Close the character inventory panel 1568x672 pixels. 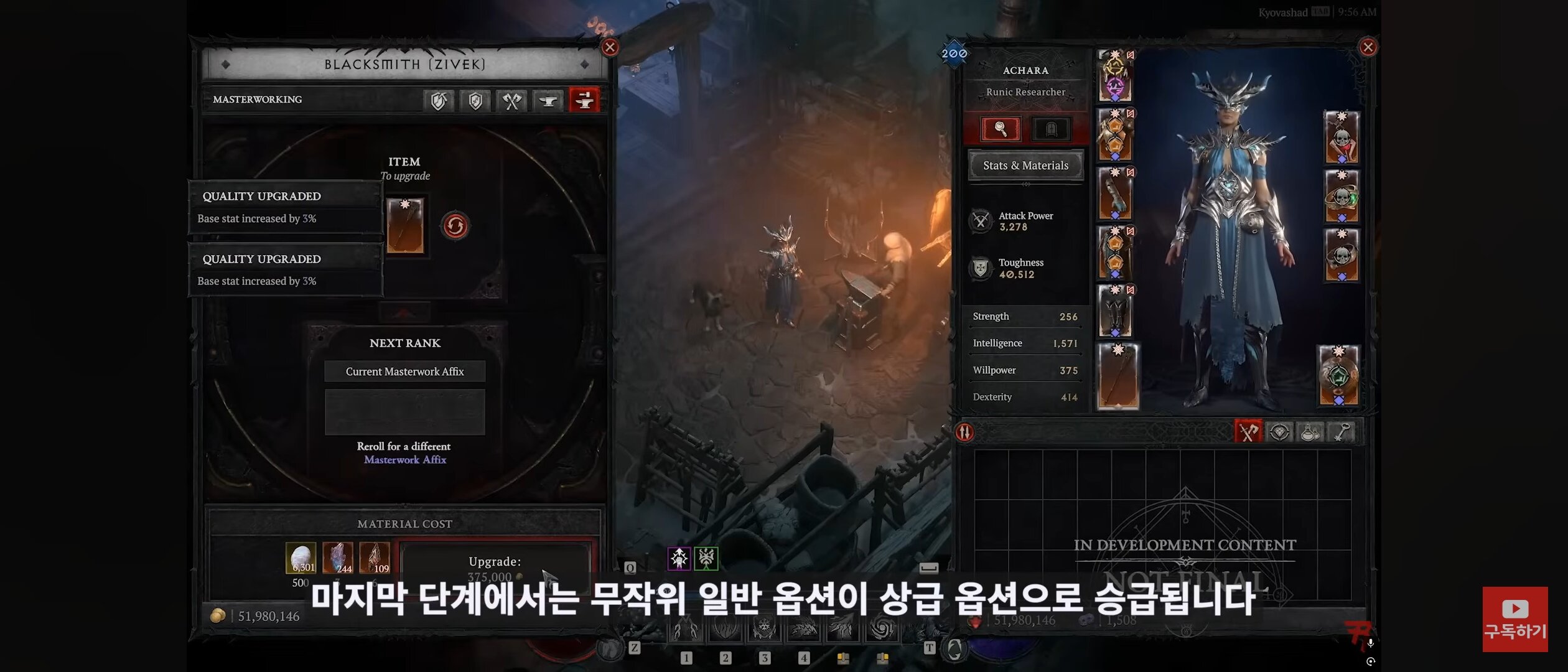(1367, 47)
